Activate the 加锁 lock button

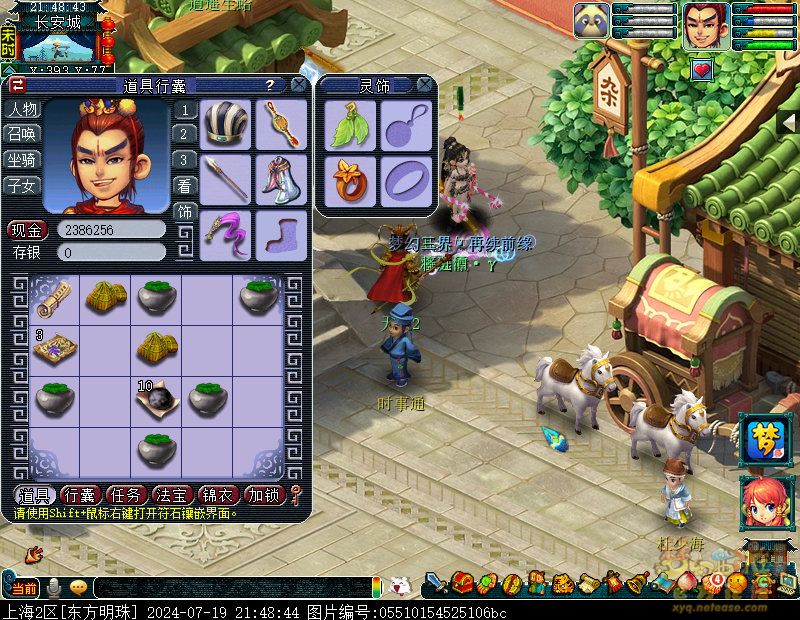point(265,494)
